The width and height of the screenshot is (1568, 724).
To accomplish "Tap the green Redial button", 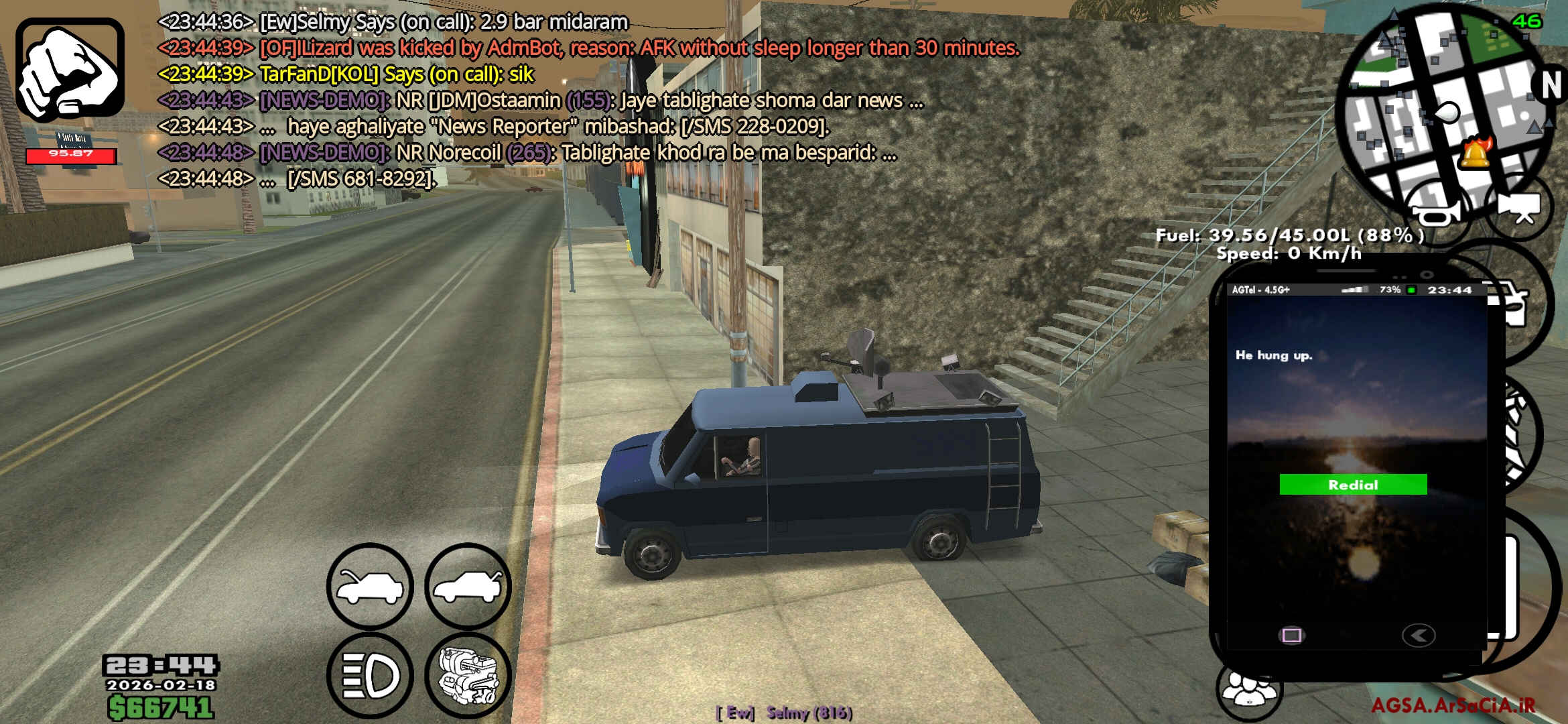I will point(1352,485).
